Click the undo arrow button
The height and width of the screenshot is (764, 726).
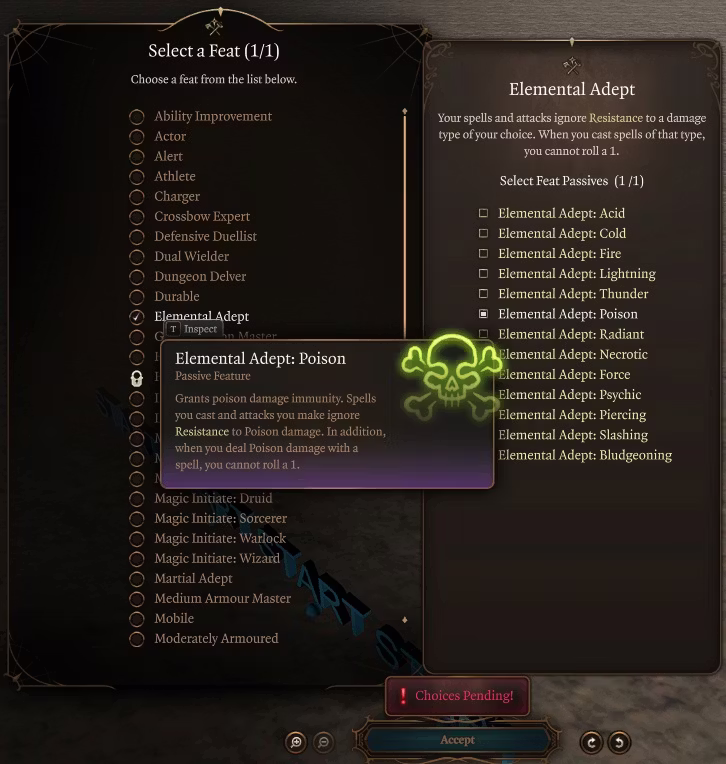[619, 742]
